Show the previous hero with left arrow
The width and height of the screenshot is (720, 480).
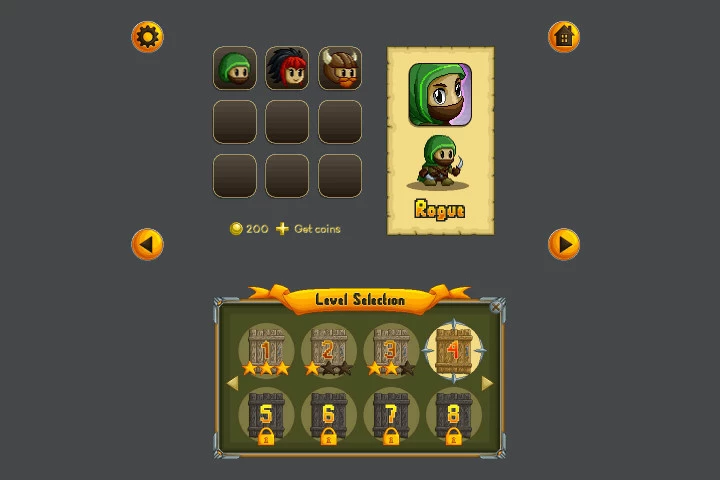(x=147, y=244)
